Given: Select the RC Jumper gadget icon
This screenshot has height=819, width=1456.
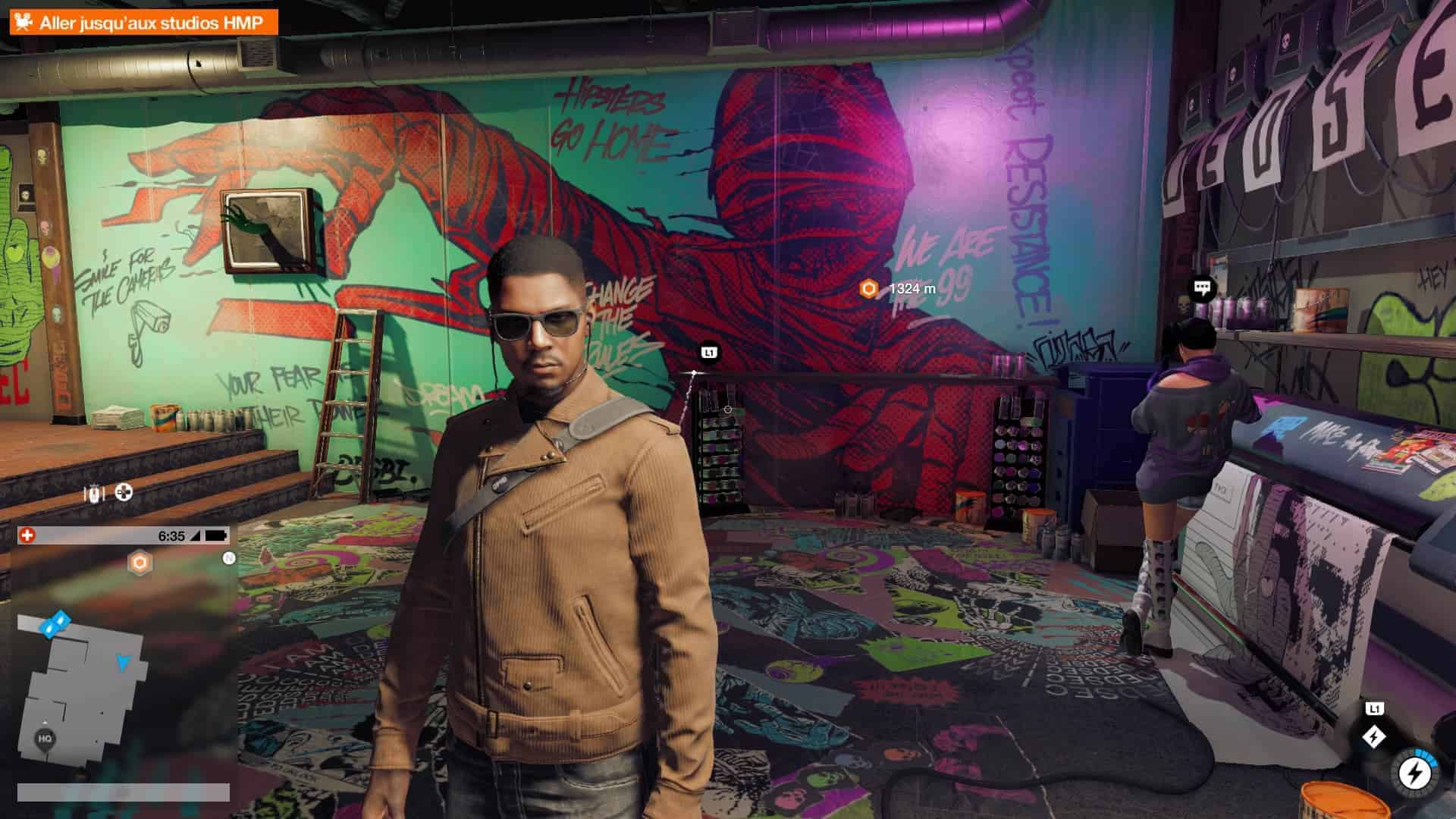Looking at the screenshot, I should point(94,494).
